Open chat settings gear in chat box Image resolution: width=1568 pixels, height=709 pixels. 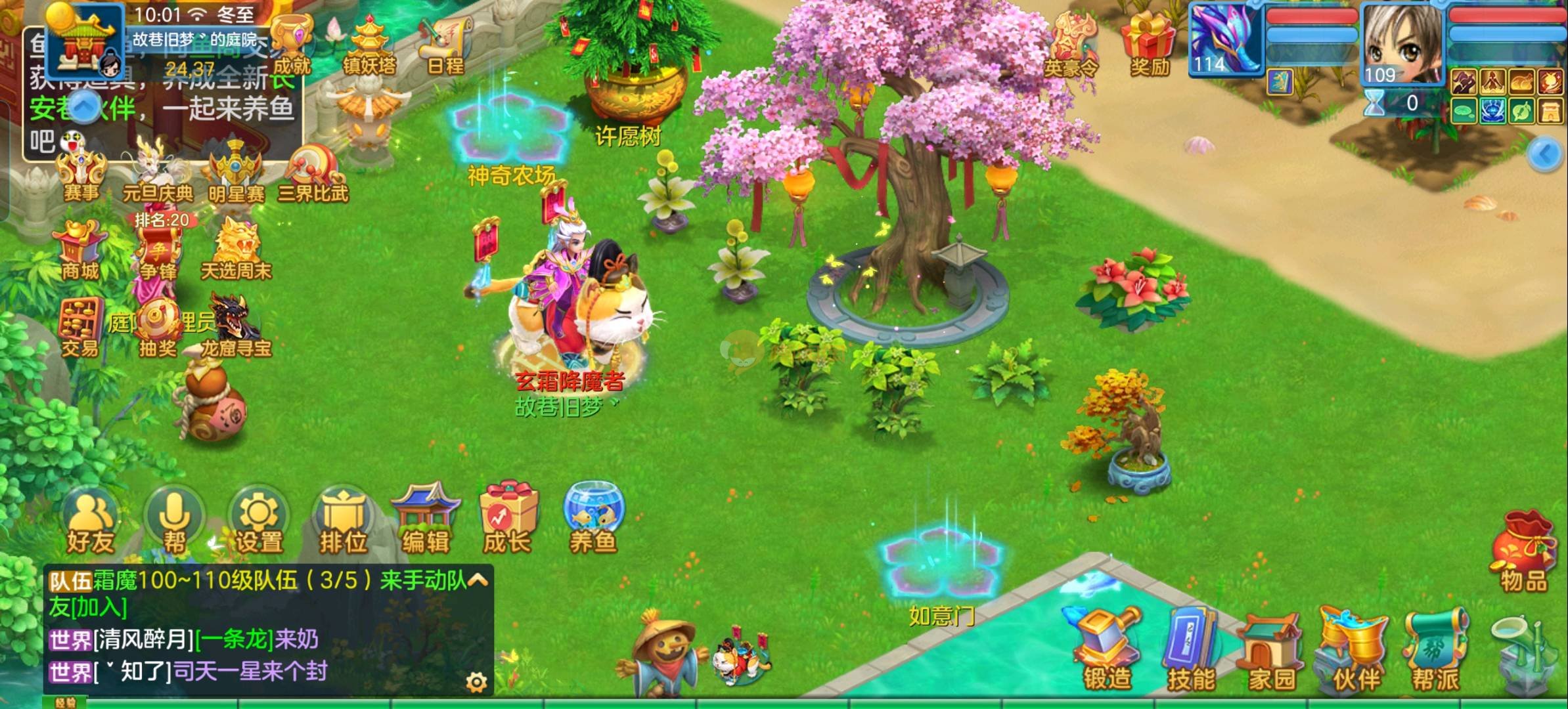tap(476, 683)
